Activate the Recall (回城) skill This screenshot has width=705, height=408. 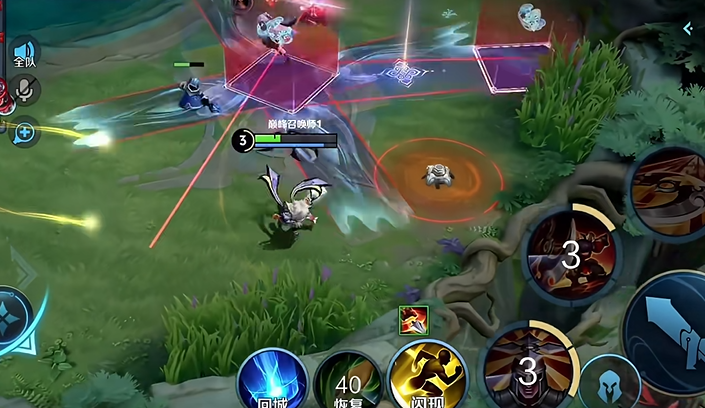point(272,381)
